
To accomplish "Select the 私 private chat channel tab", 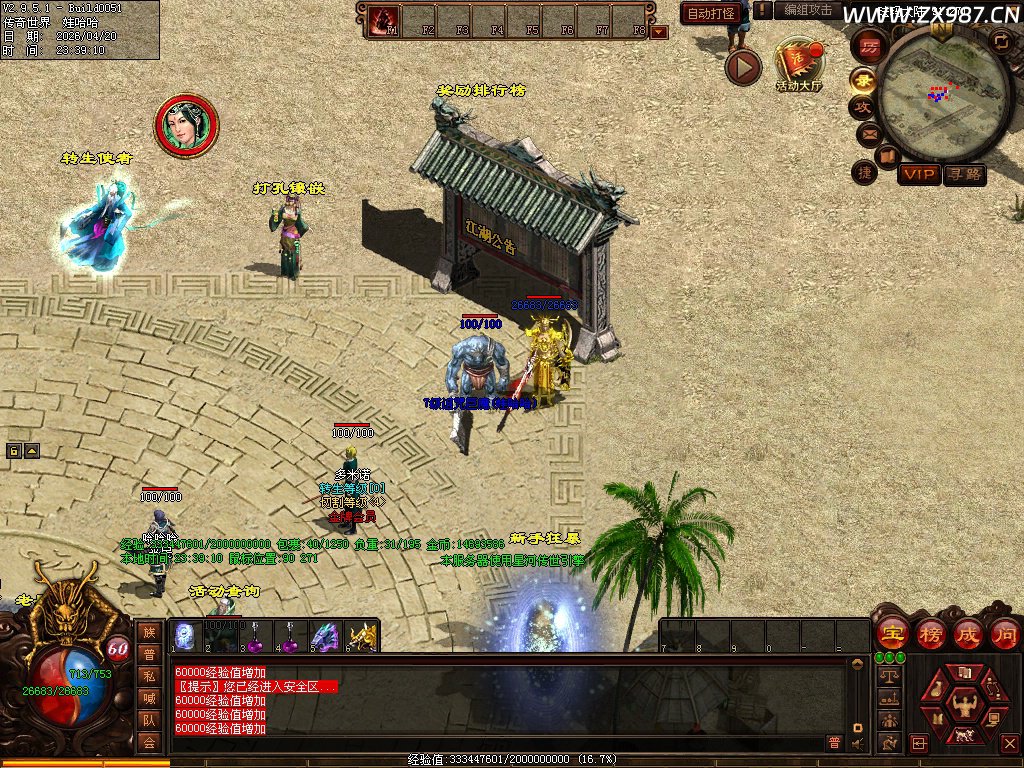I will 149,675.
